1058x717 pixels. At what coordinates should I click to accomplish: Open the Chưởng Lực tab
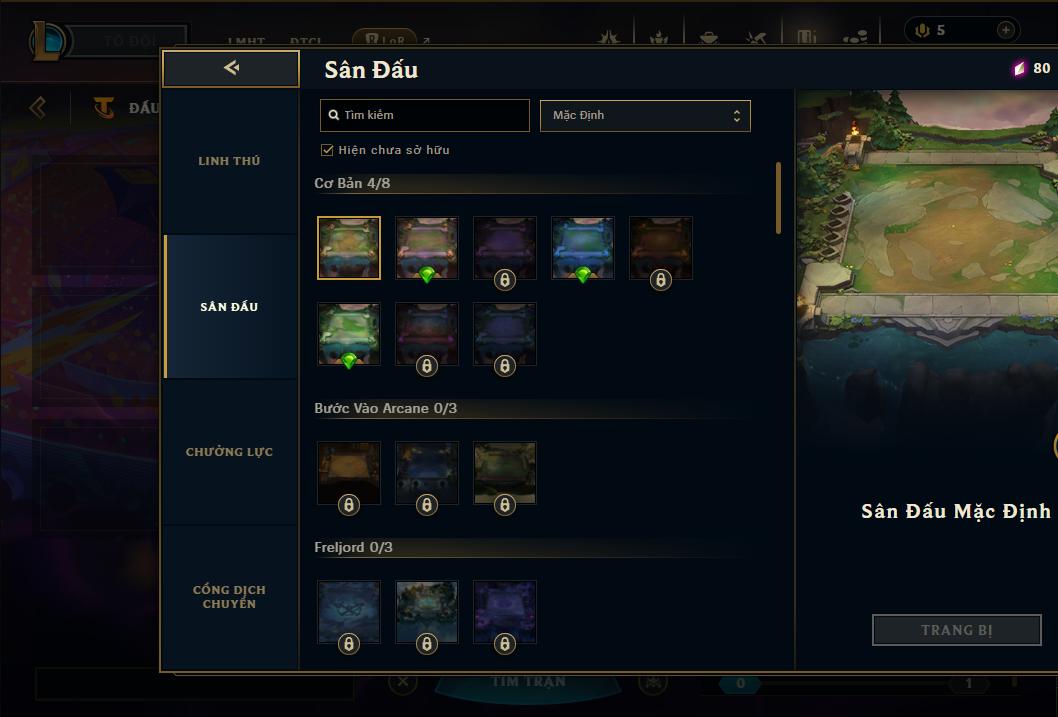(229, 452)
